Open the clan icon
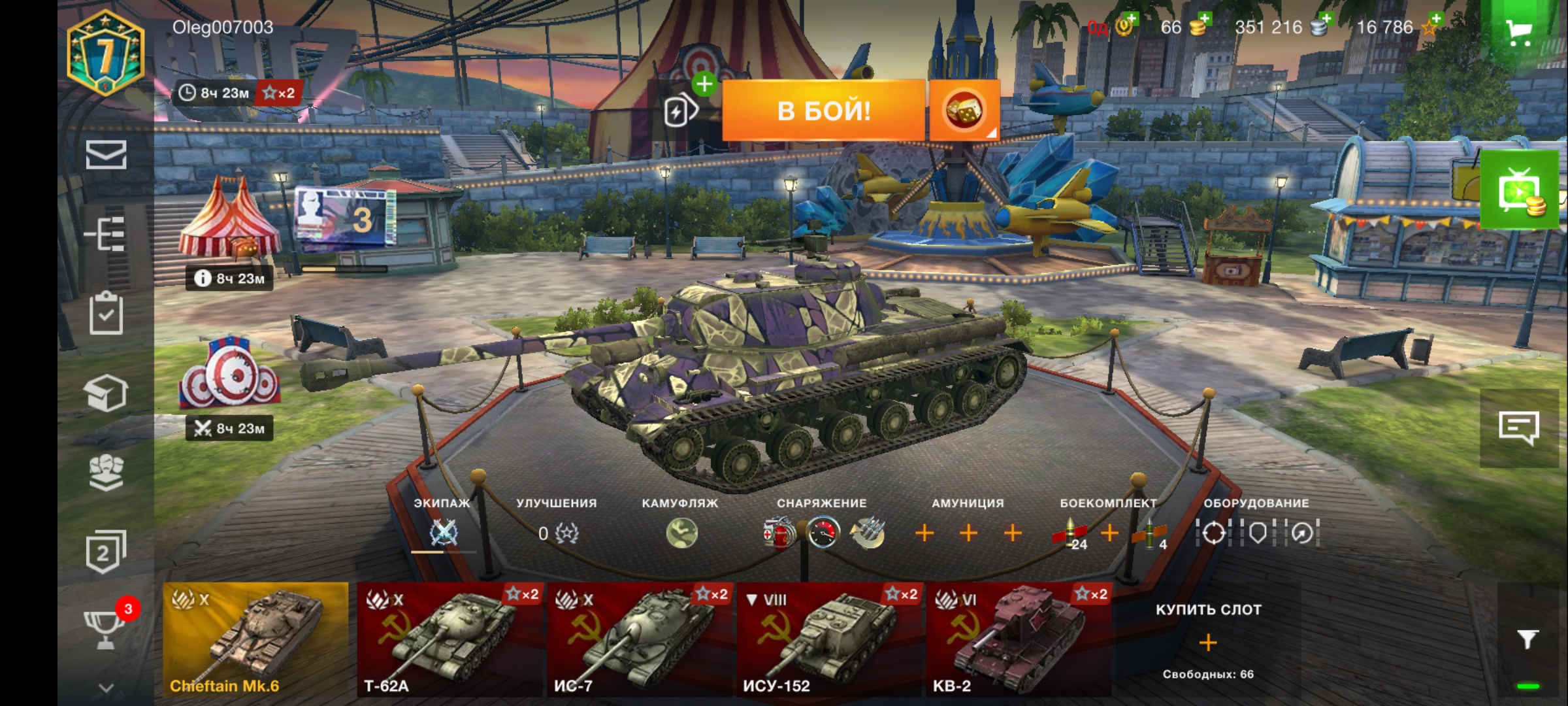 (106, 472)
